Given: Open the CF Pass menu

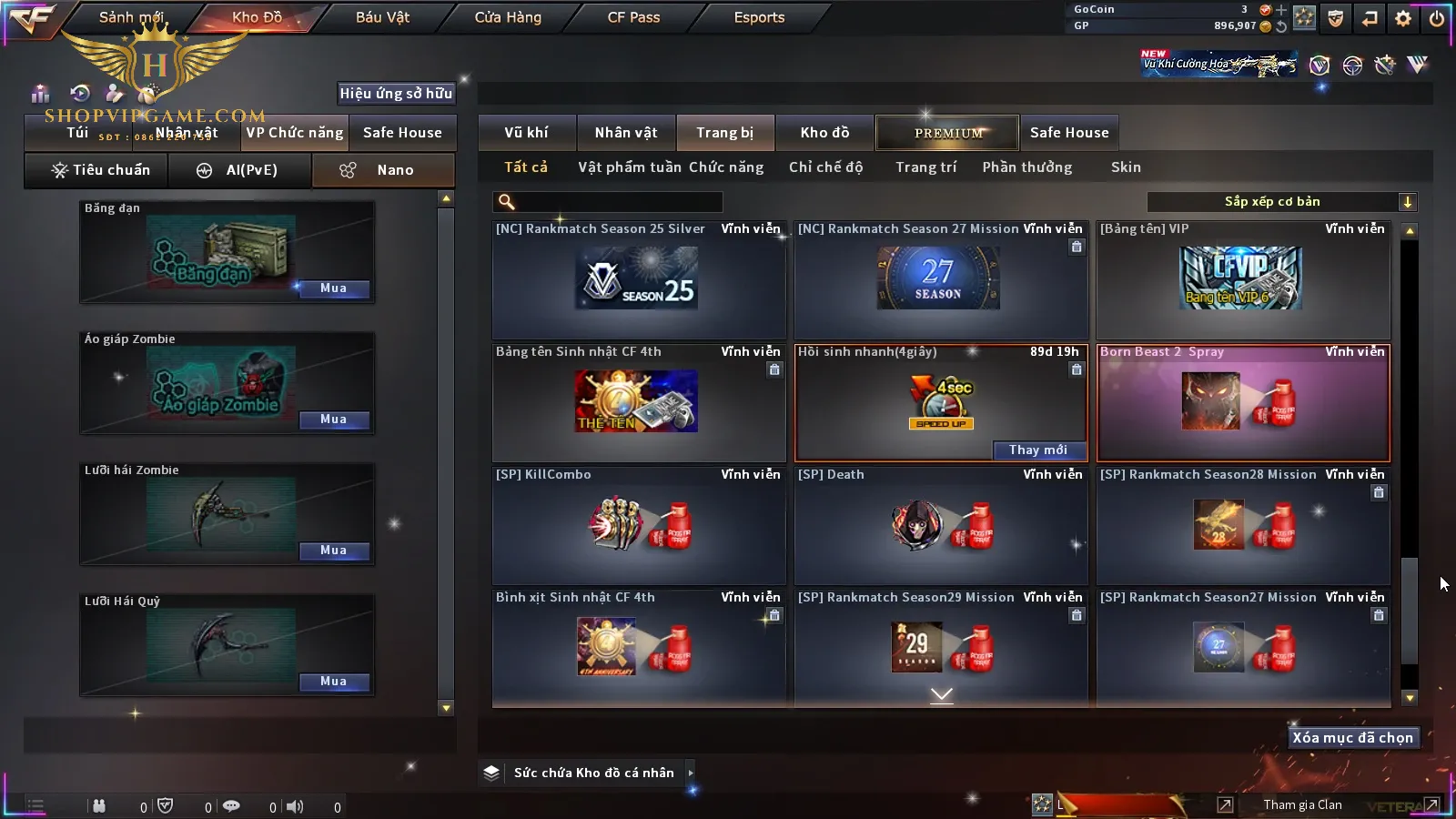Looking at the screenshot, I should coord(633,17).
